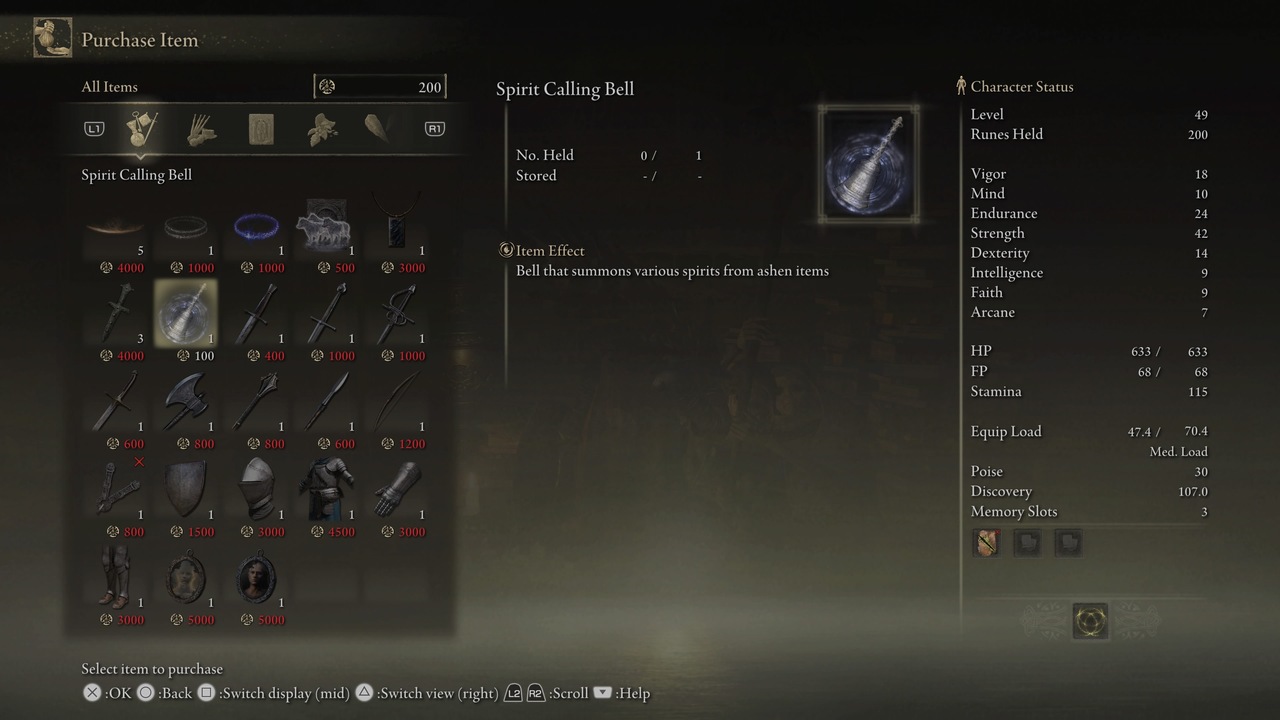Click the pouch emblem icon at bottom right
This screenshot has height=720, width=1280.
[1090, 620]
